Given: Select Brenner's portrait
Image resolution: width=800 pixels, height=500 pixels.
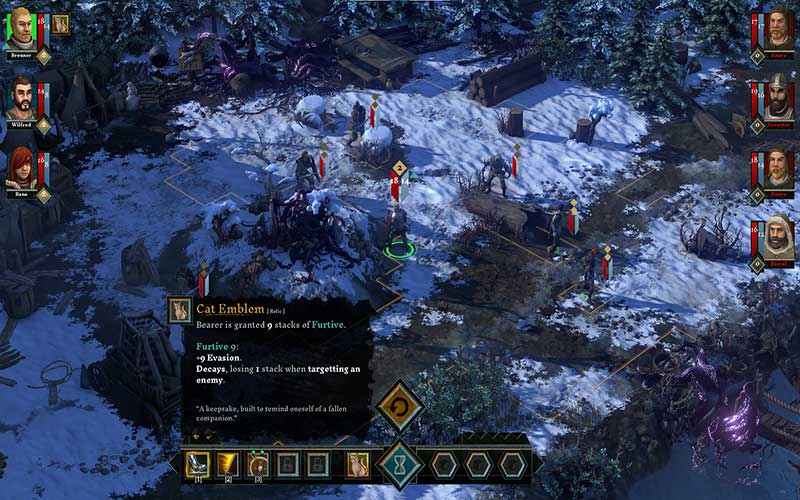Looking at the screenshot, I should [x=21, y=28].
